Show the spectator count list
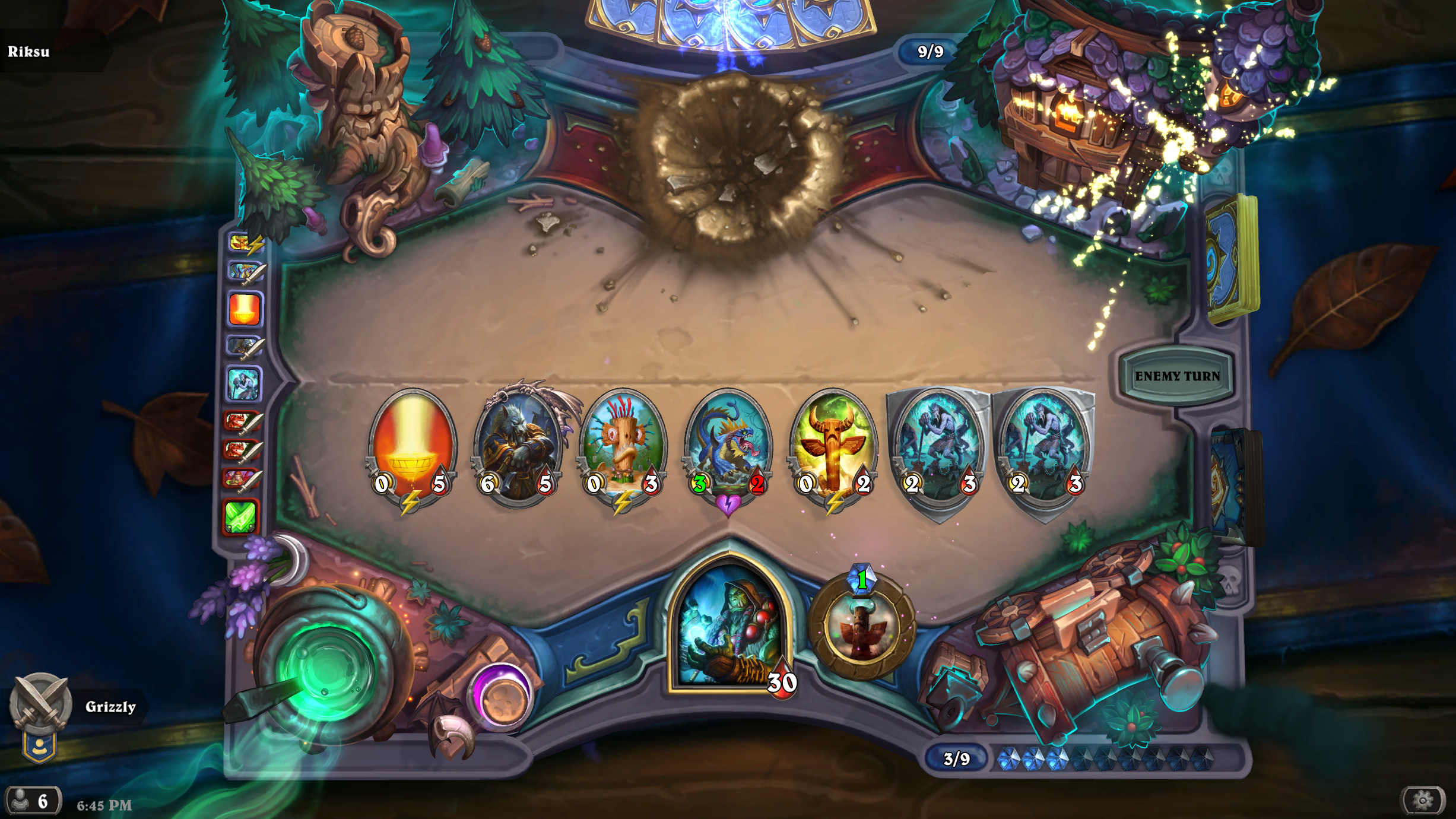The image size is (1456, 819). pyautogui.click(x=33, y=801)
